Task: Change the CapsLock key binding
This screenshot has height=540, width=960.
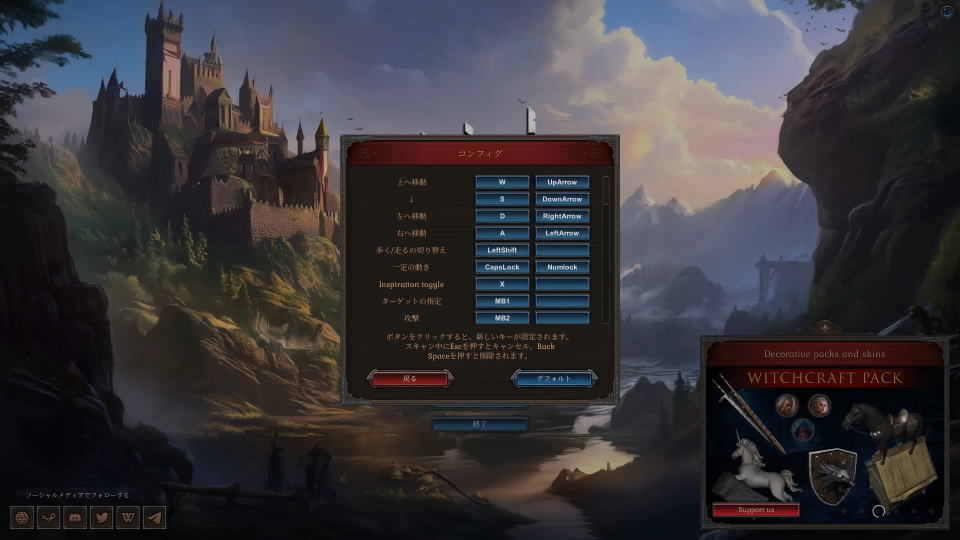Action: tap(502, 267)
